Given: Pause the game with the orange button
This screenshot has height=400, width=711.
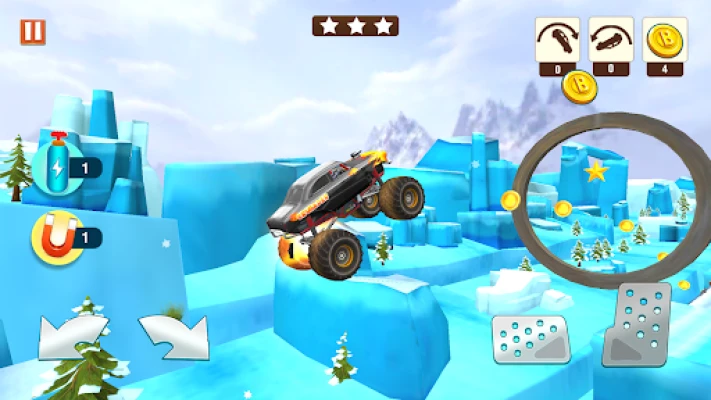Looking at the screenshot, I should click(x=33, y=32).
